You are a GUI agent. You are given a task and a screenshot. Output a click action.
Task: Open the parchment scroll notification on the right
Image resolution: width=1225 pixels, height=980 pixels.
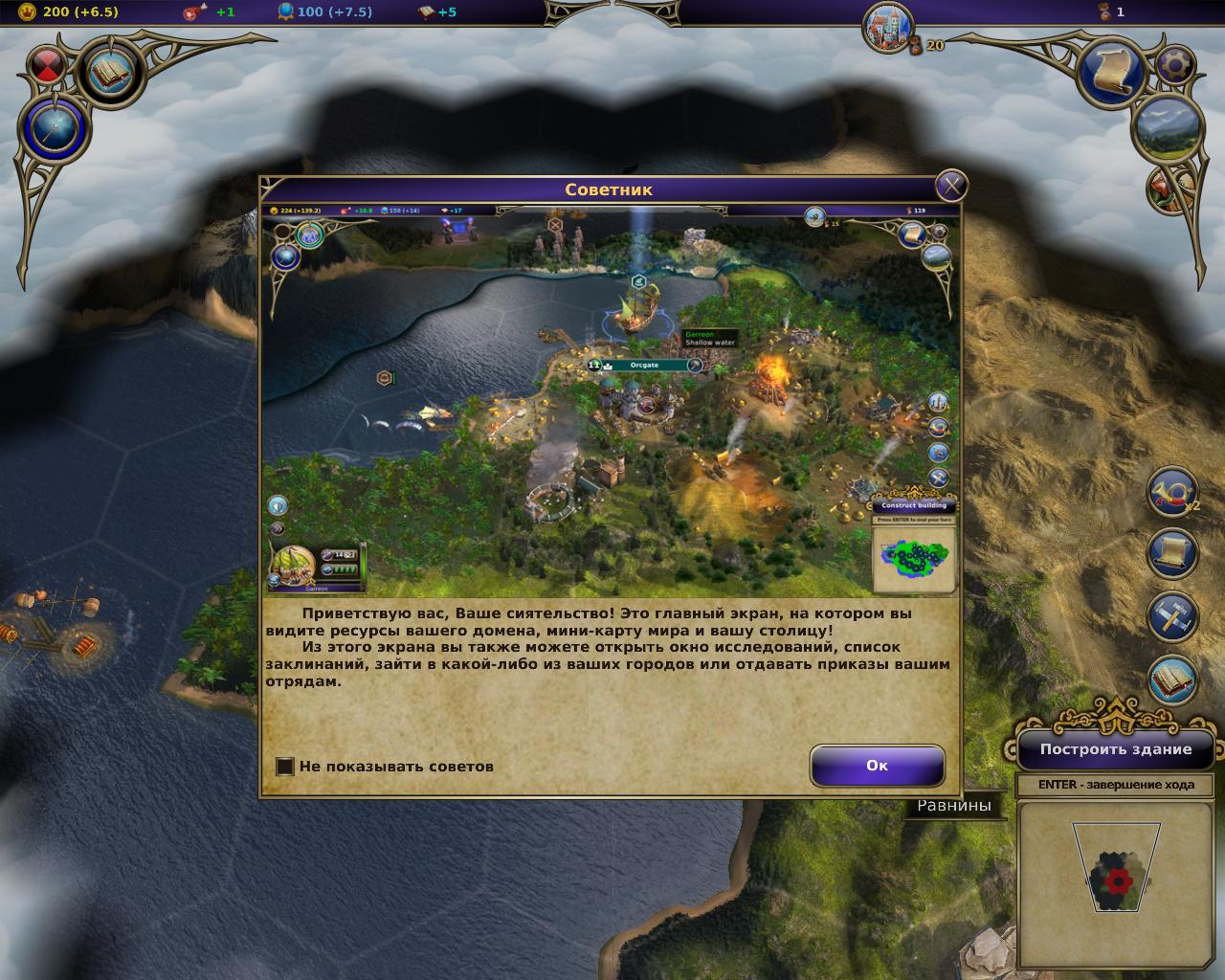click(1172, 553)
